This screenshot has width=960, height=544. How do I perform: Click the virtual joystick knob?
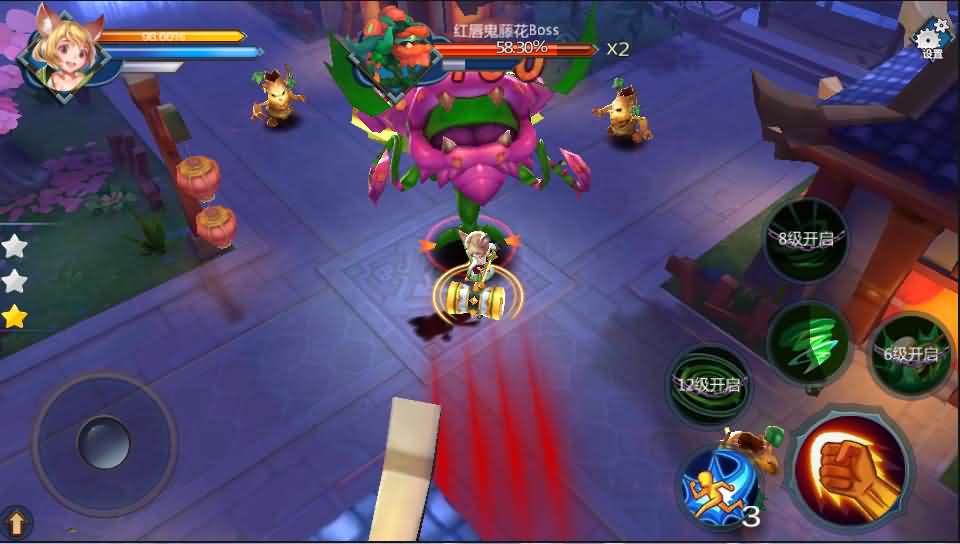(104, 441)
